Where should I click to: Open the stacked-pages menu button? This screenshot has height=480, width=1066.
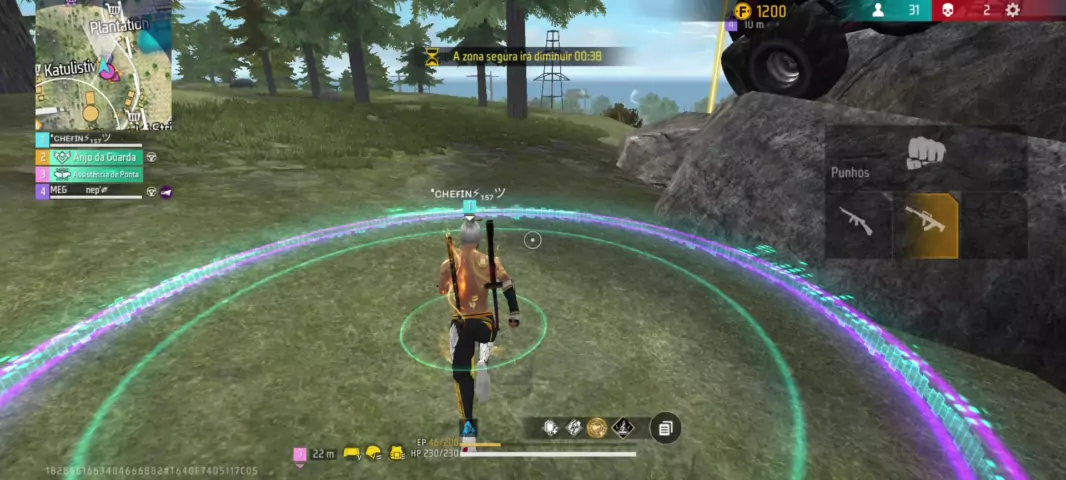[x=665, y=428]
